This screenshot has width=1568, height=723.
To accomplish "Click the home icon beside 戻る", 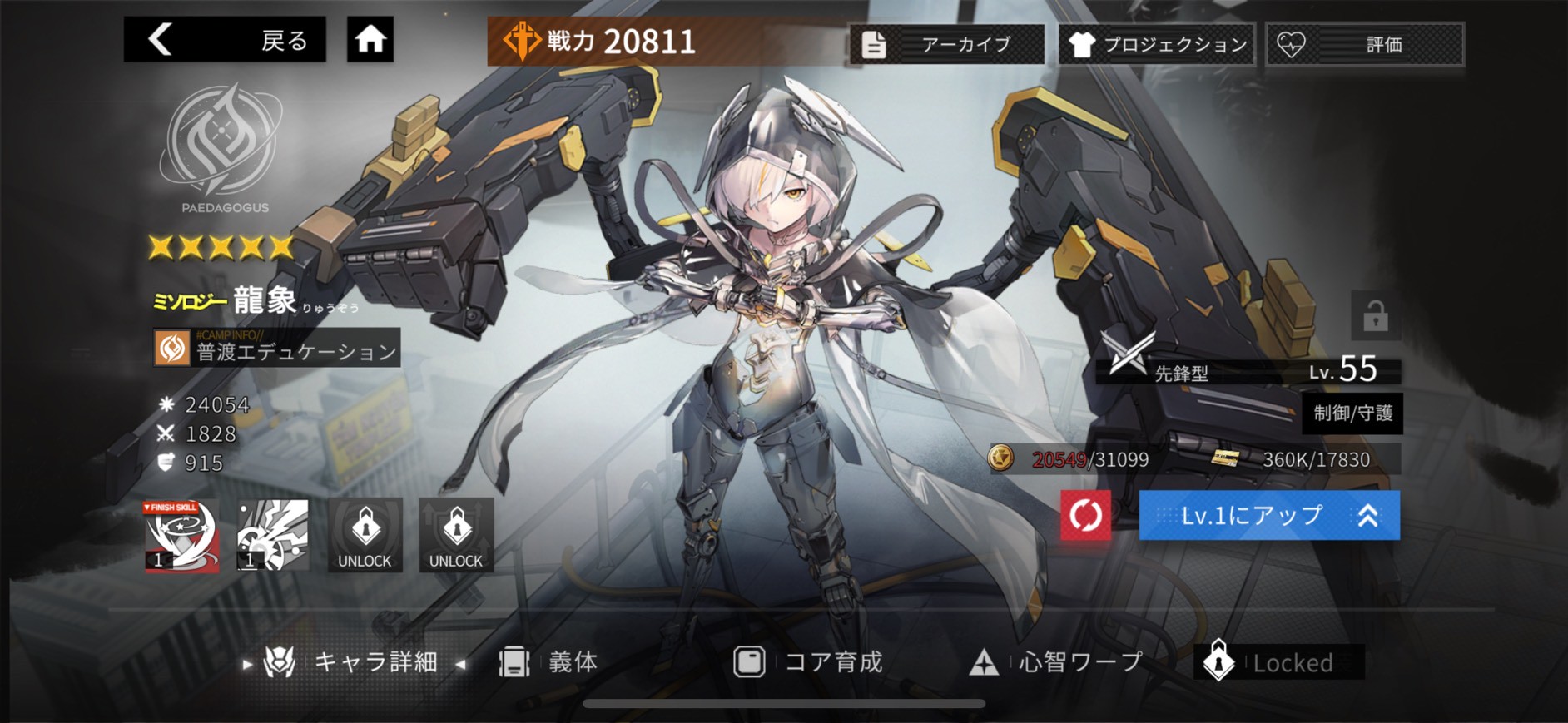I will (369, 37).
